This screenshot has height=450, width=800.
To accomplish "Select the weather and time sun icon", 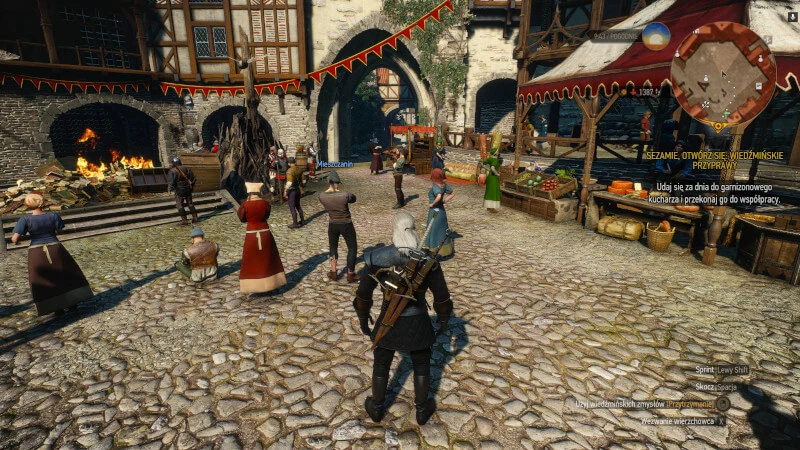I will 656,36.
